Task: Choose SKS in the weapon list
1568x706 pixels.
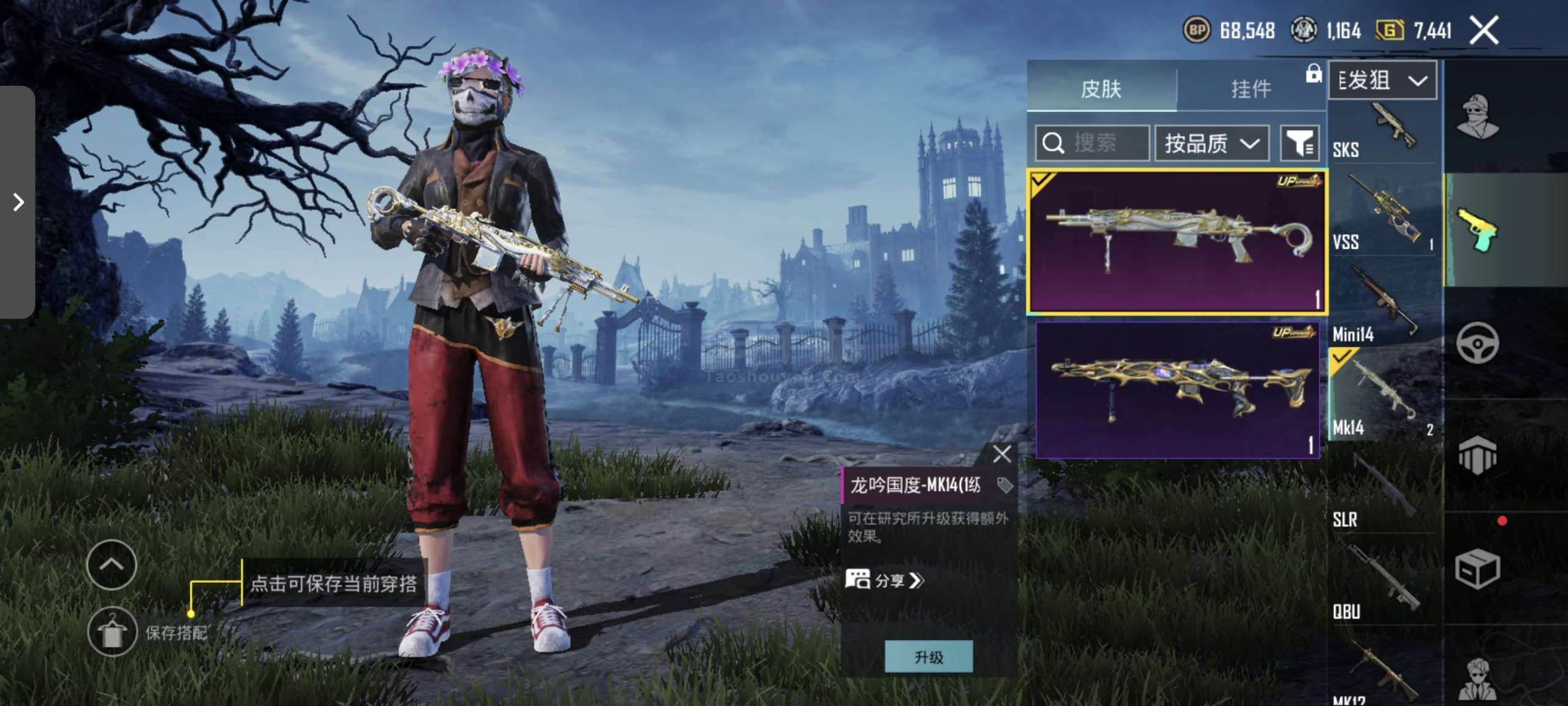Action: [1382, 132]
